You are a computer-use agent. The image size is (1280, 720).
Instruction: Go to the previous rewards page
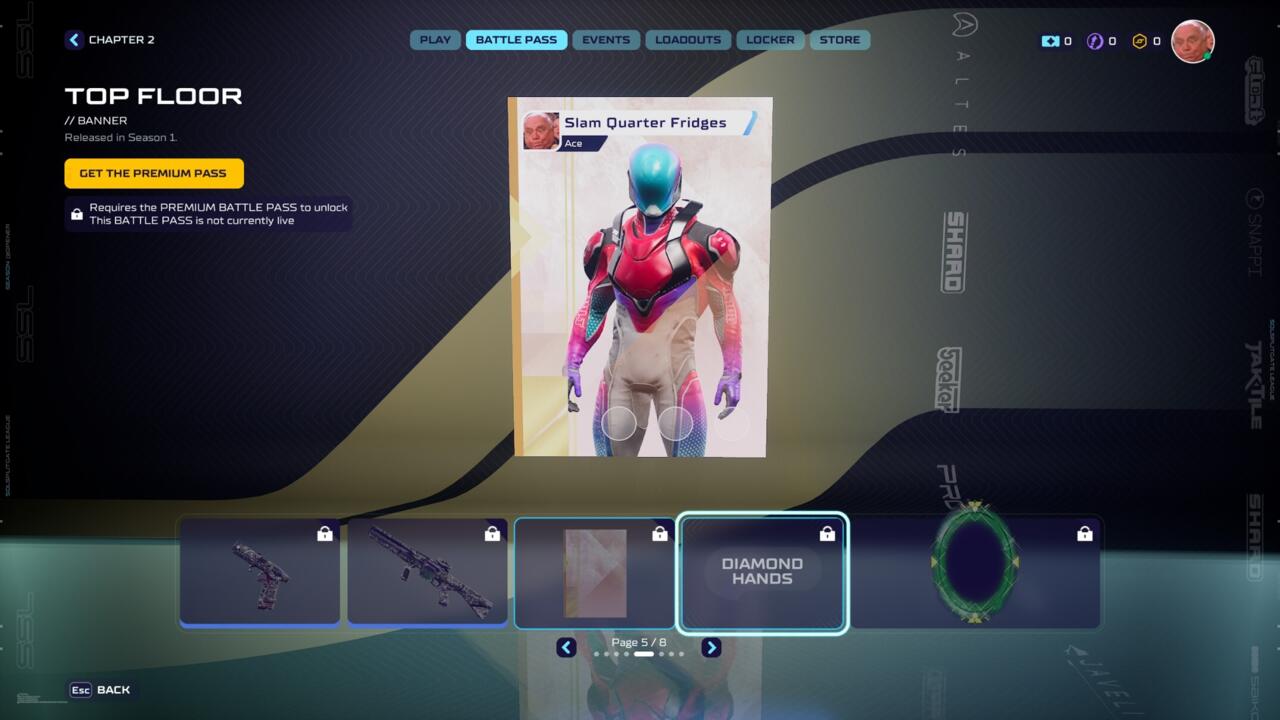pyautogui.click(x=566, y=647)
